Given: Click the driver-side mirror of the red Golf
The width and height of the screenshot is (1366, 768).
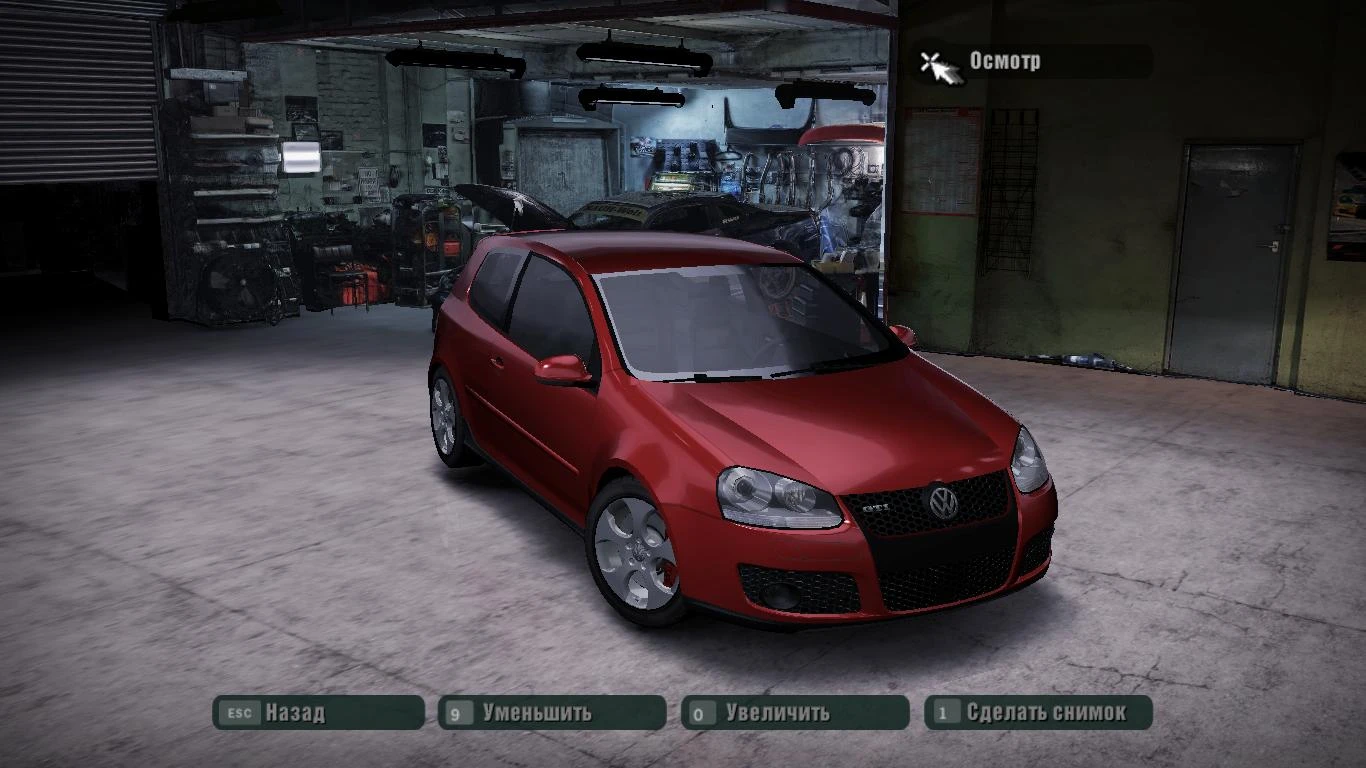Looking at the screenshot, I should tap(560, 365).
